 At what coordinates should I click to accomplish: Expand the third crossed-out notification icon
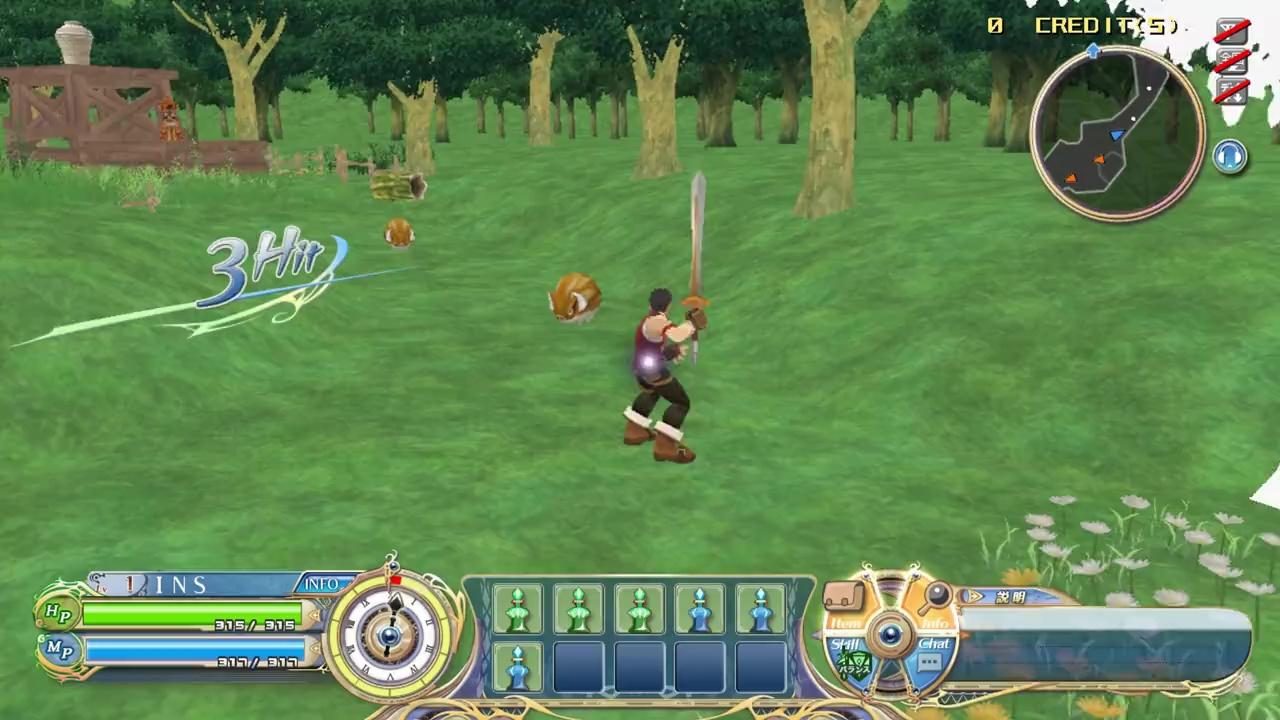1232,90
